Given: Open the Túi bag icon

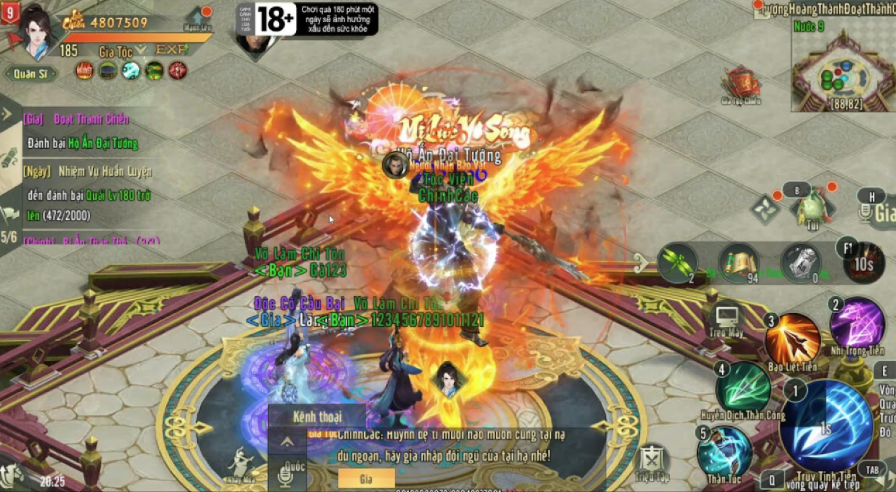Looking at the screenshot, I should pos(810,207).
